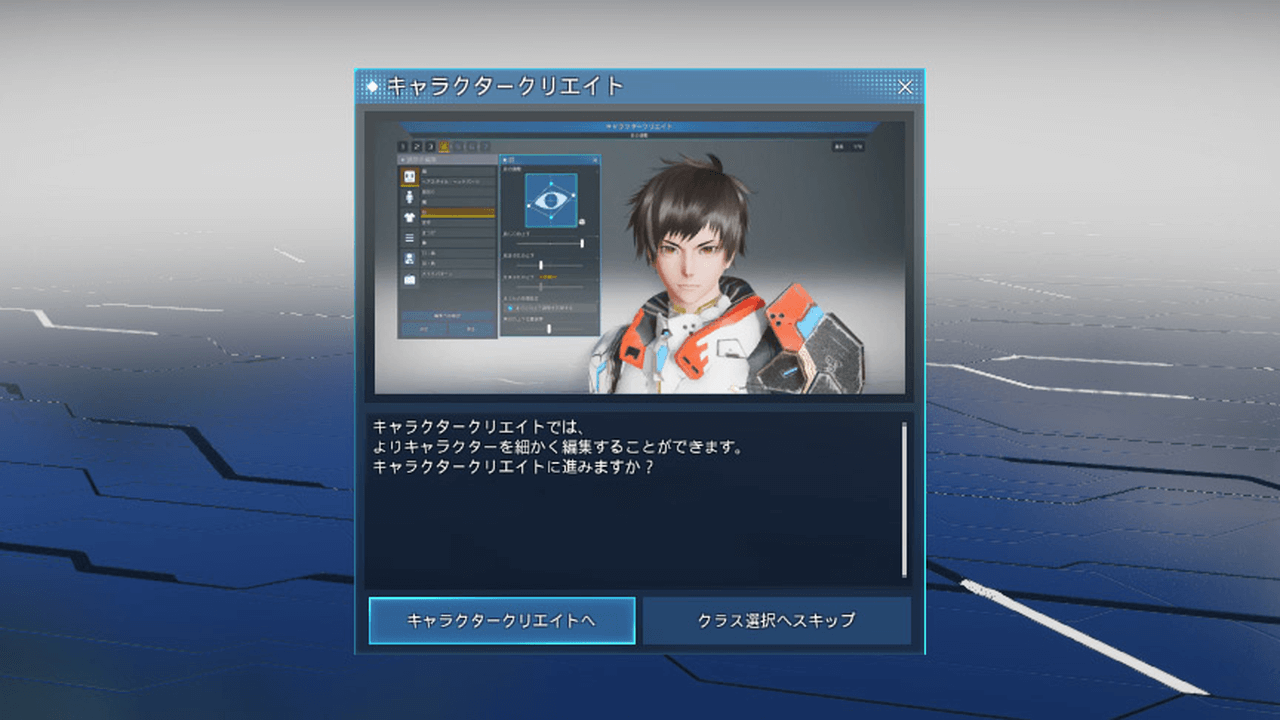Select the character creation preview image
Screen dimensions: 1280x720
(x=639, y=256)
